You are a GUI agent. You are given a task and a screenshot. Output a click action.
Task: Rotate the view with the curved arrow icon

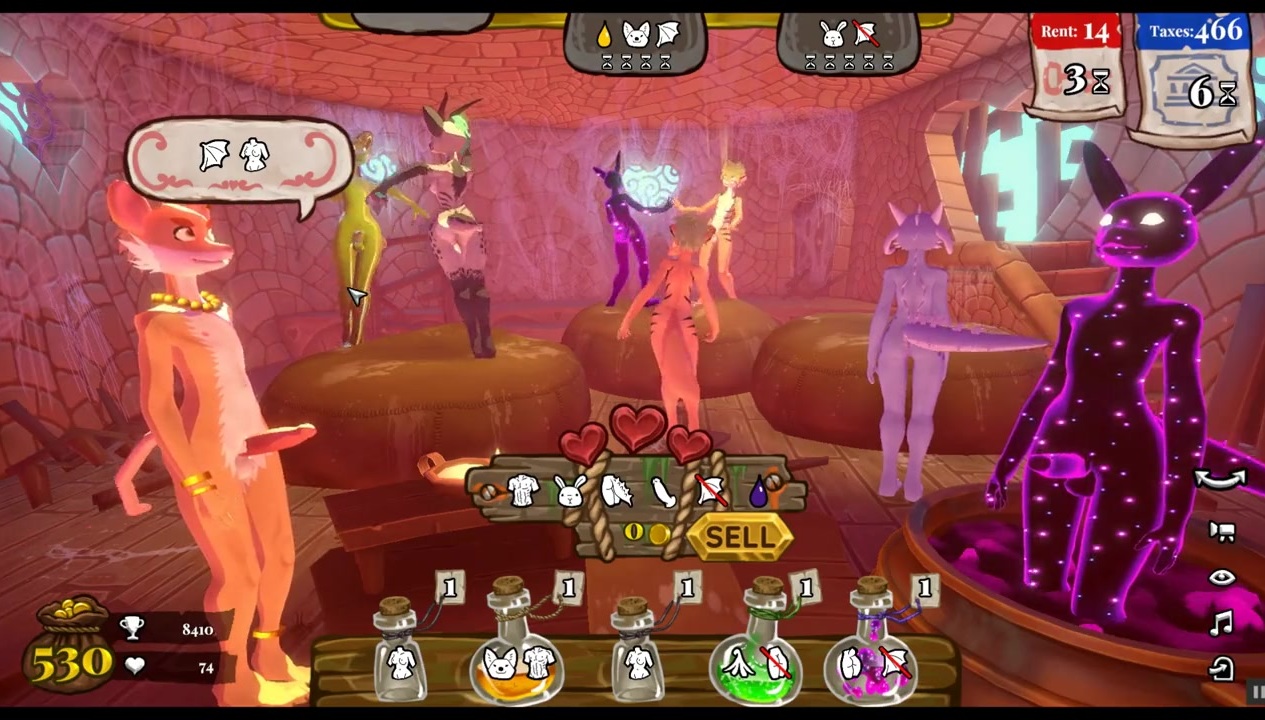point(1220,479)
